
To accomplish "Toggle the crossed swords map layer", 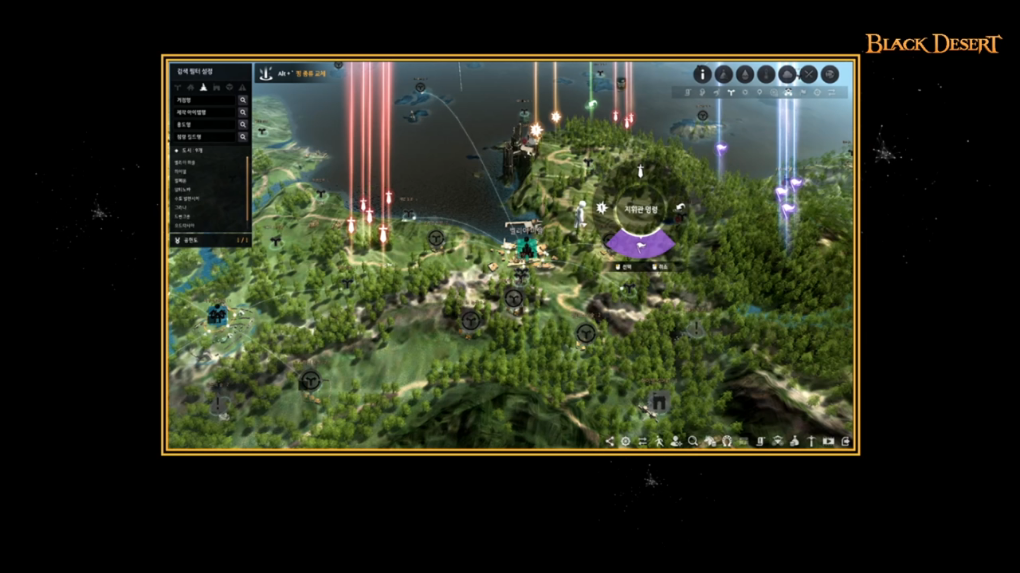I will coord(808,74).
